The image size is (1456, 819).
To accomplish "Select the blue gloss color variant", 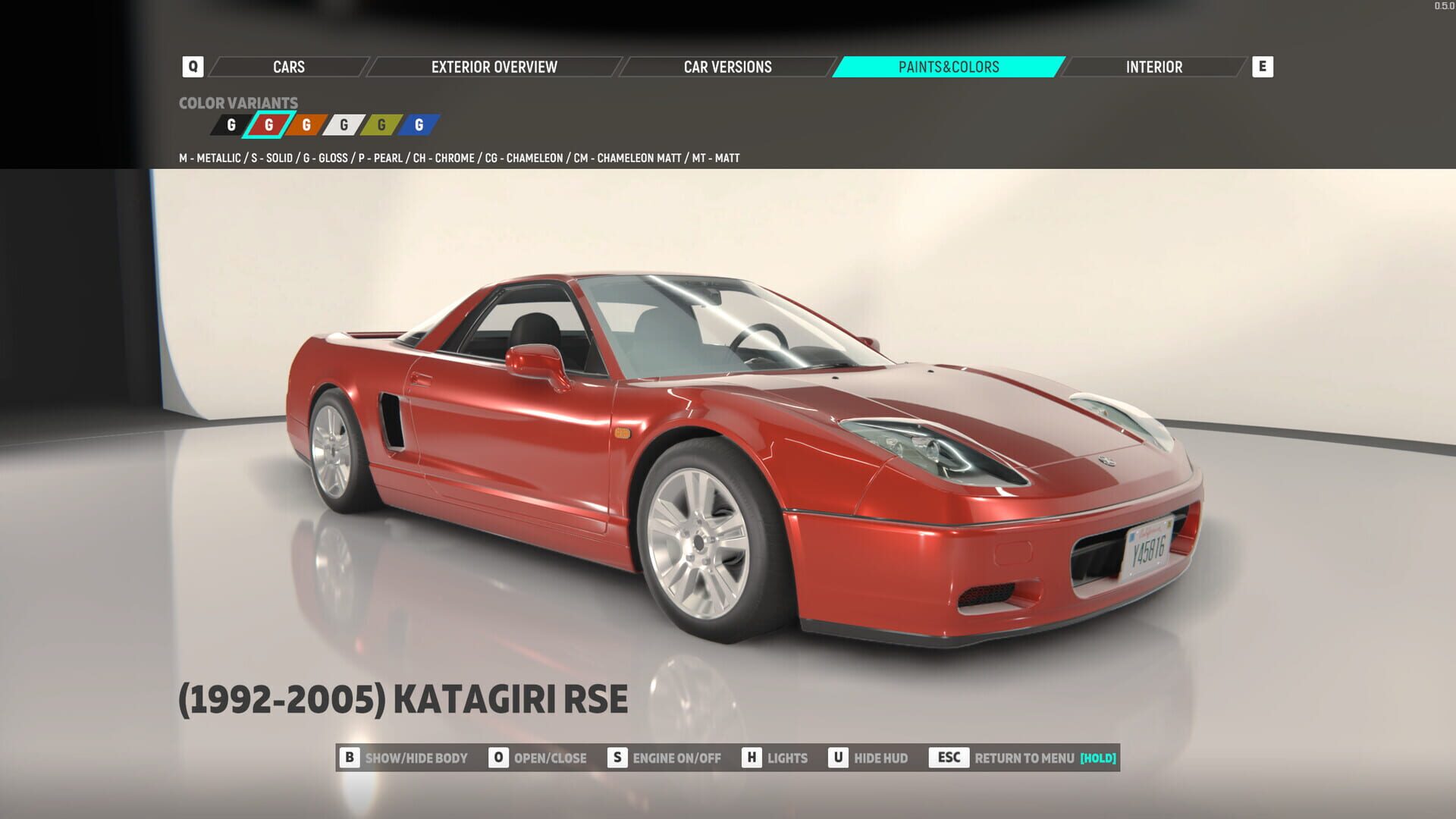I will pyautogui.click(x=419, y=125).
